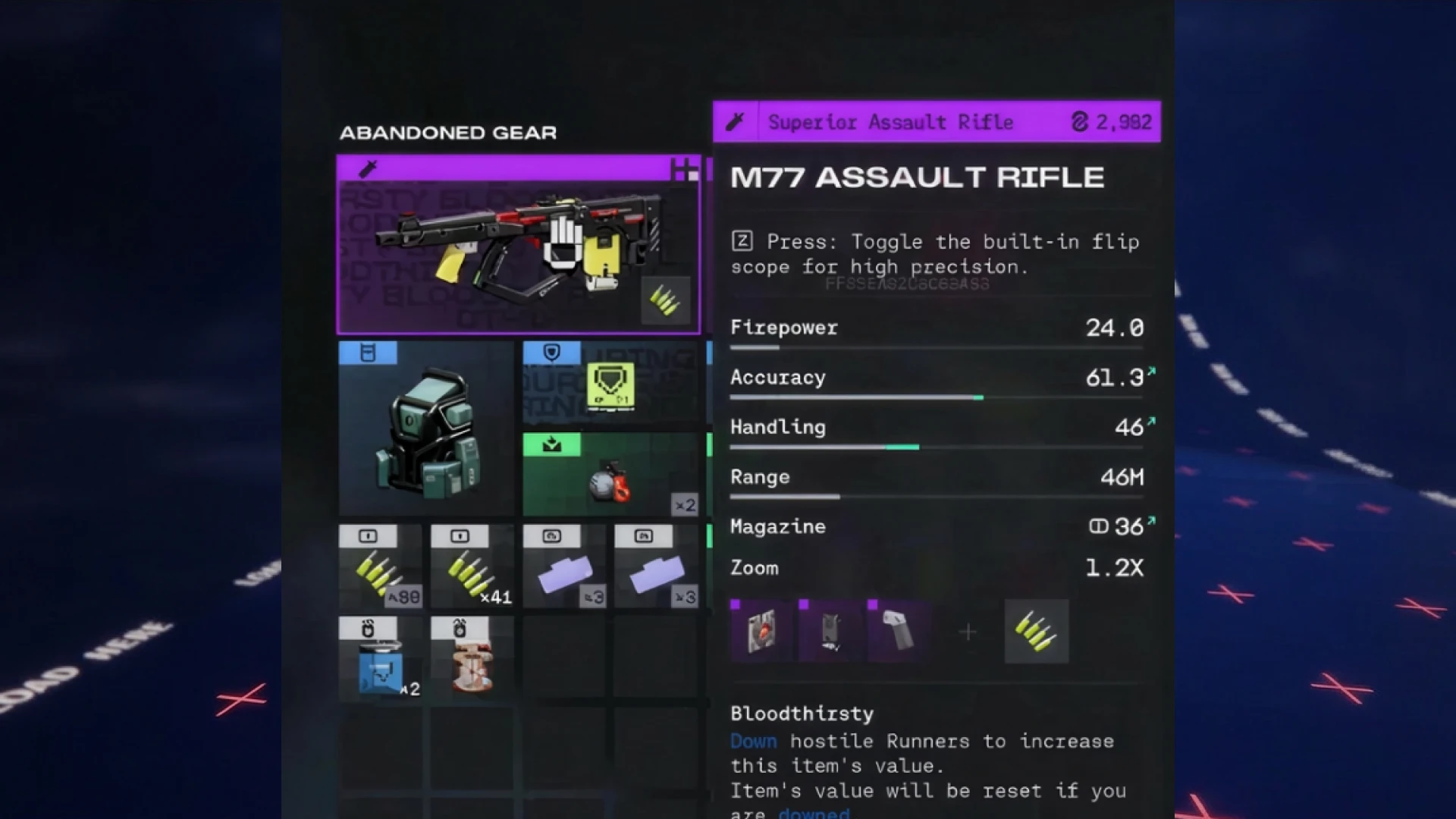
Task: Select the rifle's muzzle attachment slot
Action: click(762, 632)
